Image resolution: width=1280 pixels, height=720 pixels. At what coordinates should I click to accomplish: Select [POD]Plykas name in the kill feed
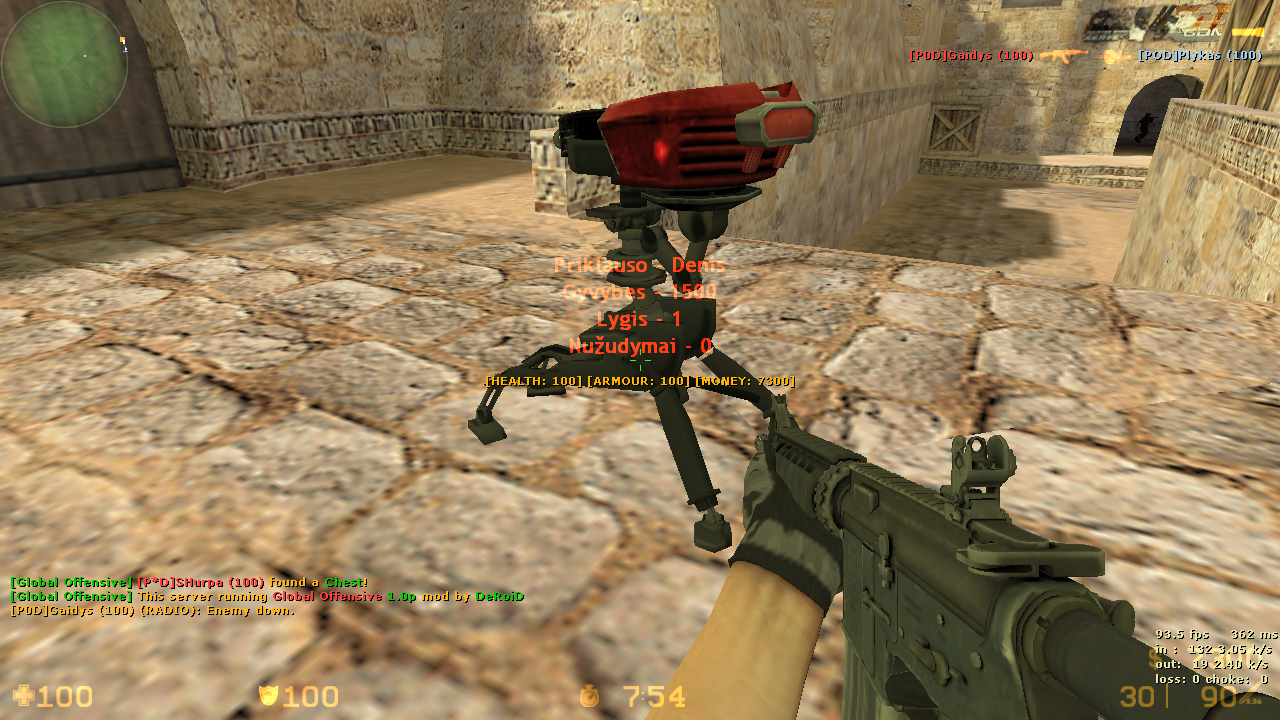click(x=1200, y=56)
